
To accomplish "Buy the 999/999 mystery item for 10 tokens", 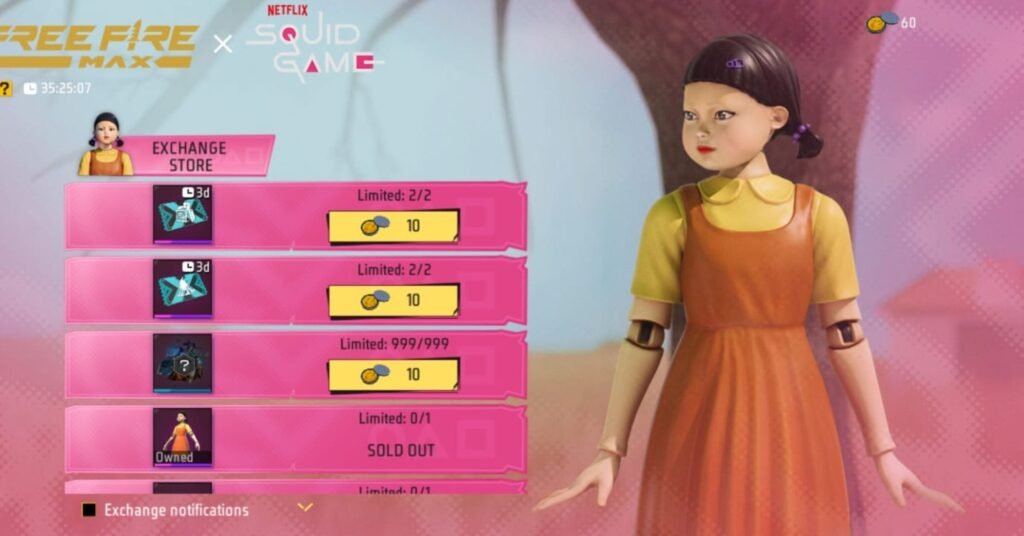I will (393, 375).
